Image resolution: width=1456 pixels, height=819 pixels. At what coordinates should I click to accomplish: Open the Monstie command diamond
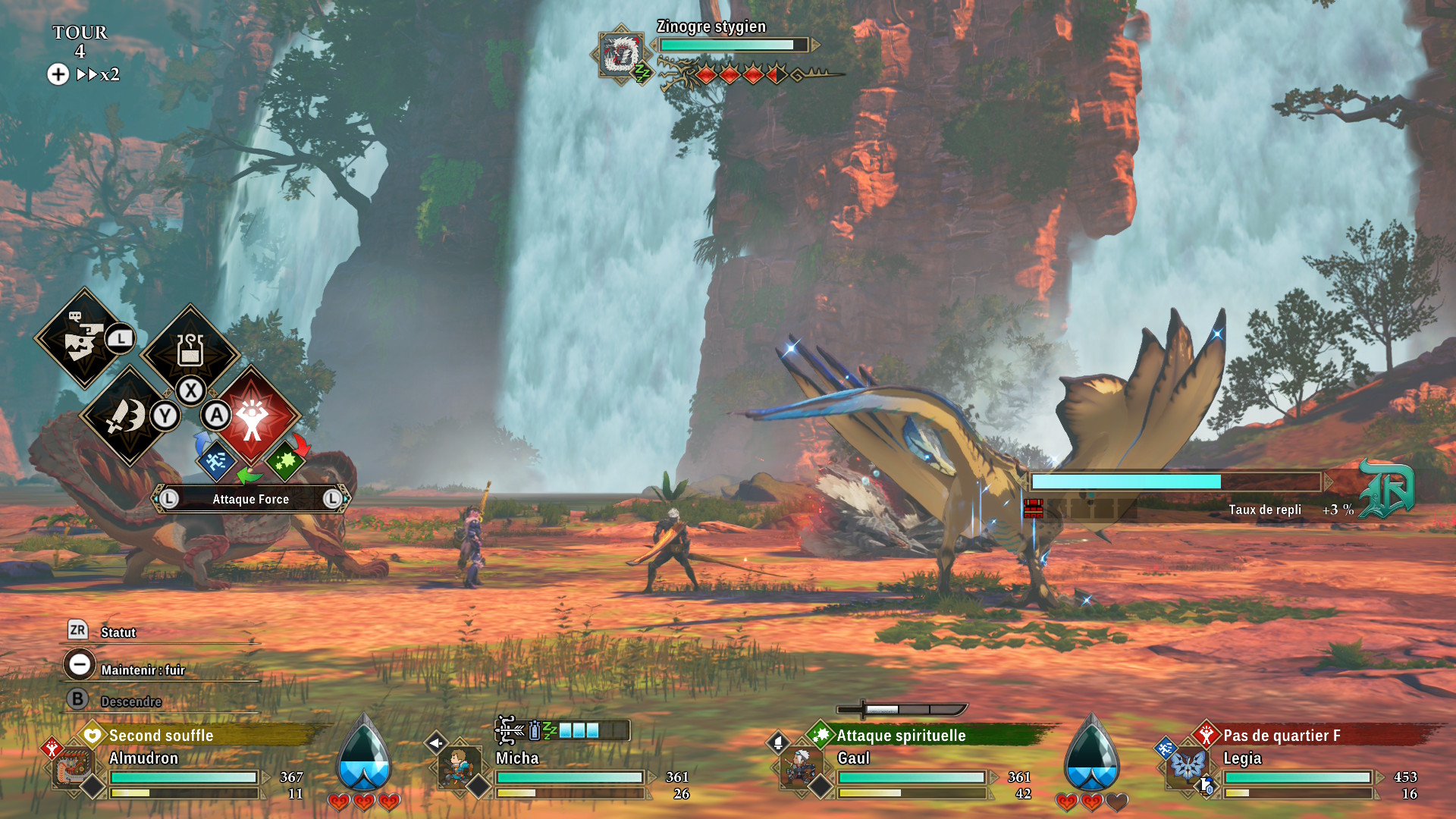(83, 338)
